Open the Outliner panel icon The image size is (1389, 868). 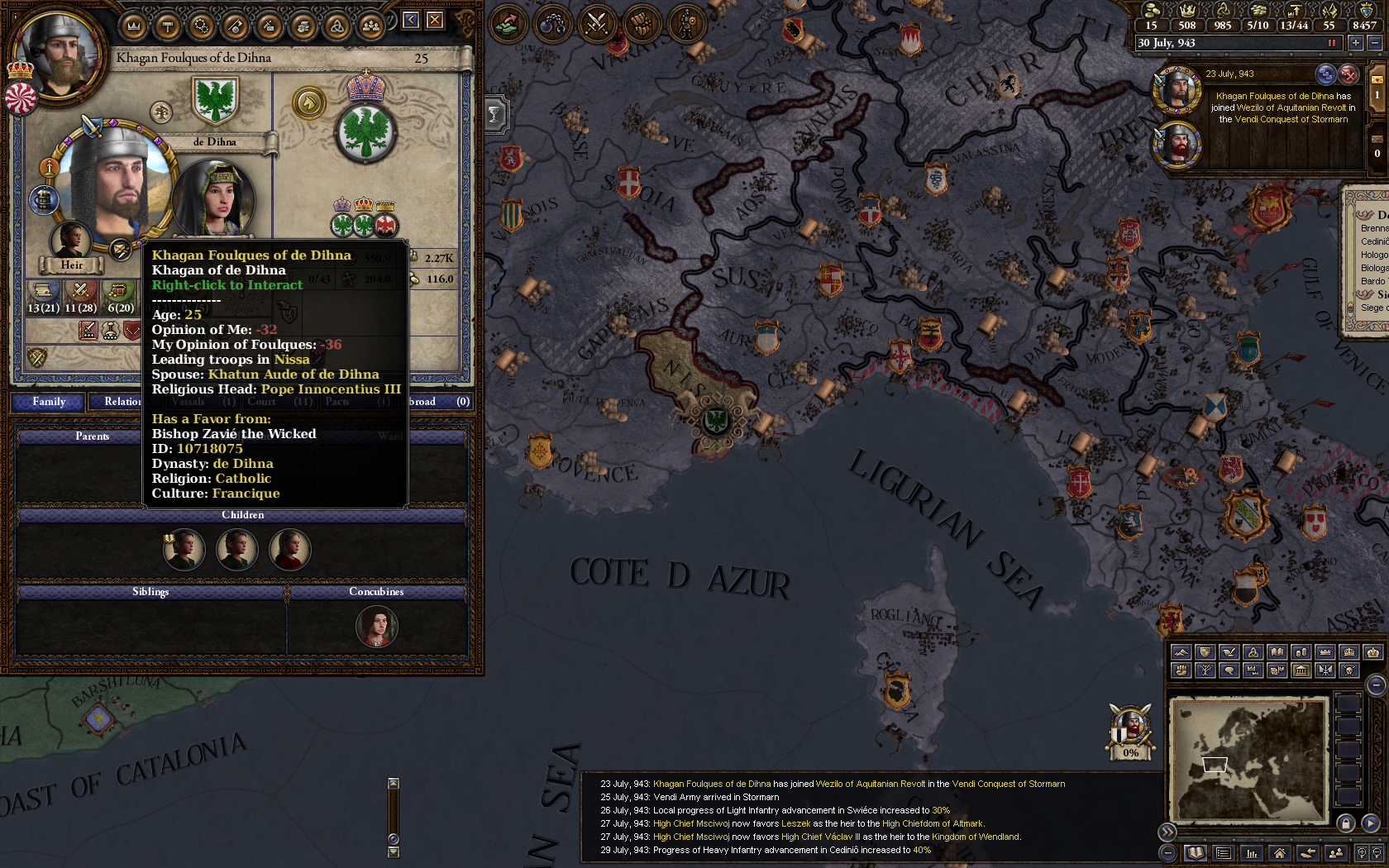click(1222, 853)
